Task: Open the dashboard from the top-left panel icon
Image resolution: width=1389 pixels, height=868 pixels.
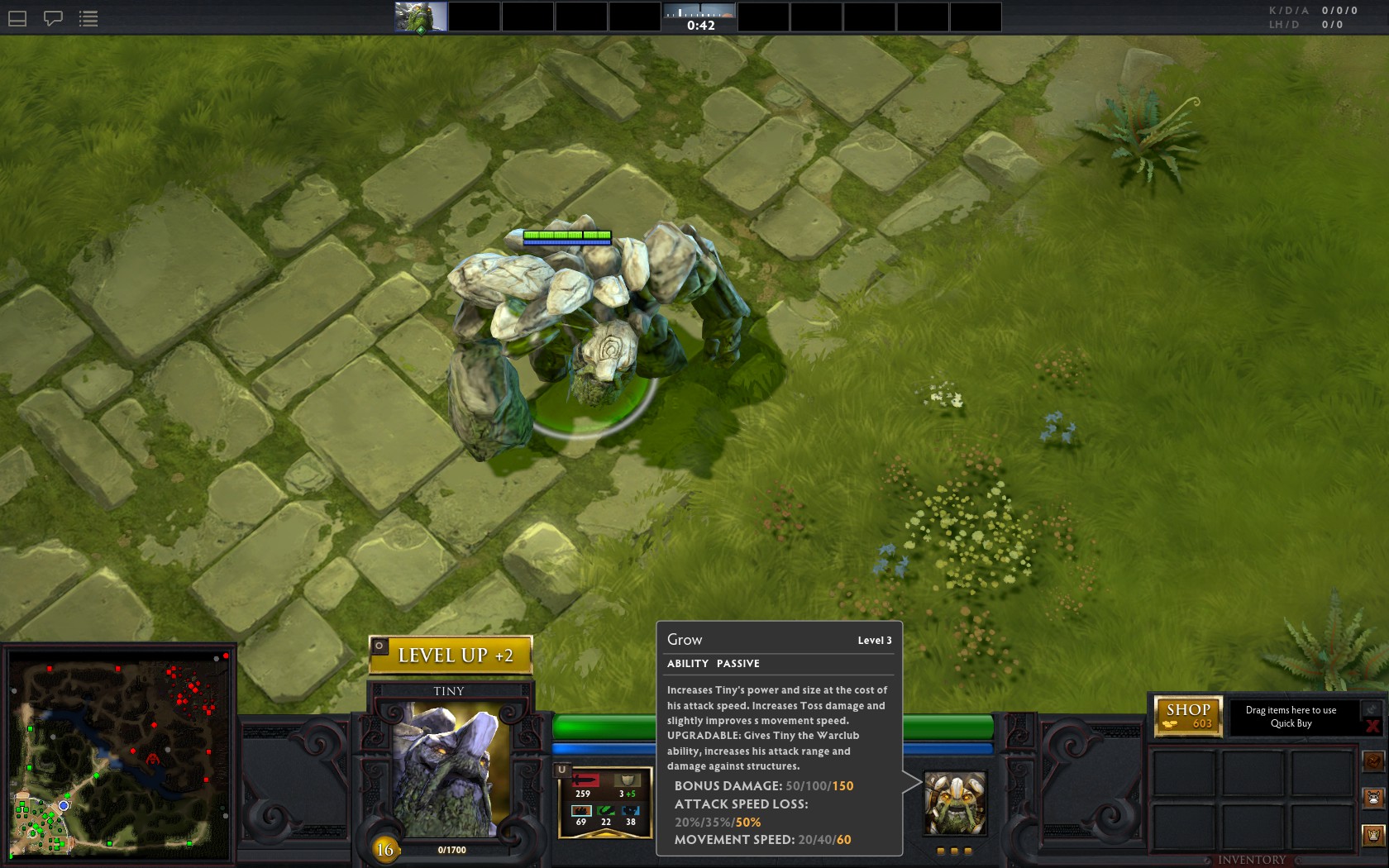Action: tap(17, 18)
